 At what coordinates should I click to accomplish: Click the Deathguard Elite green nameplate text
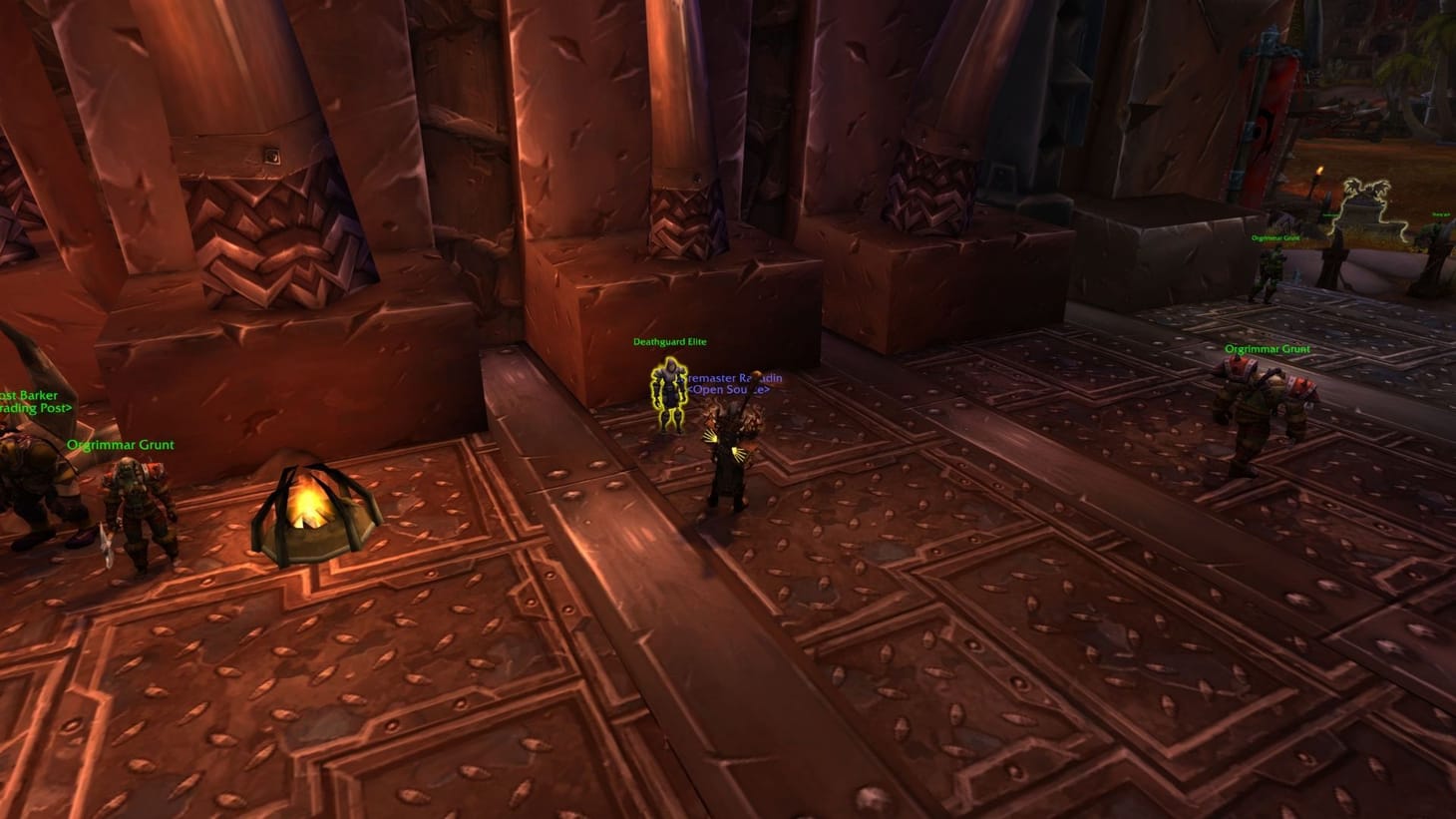668,341
